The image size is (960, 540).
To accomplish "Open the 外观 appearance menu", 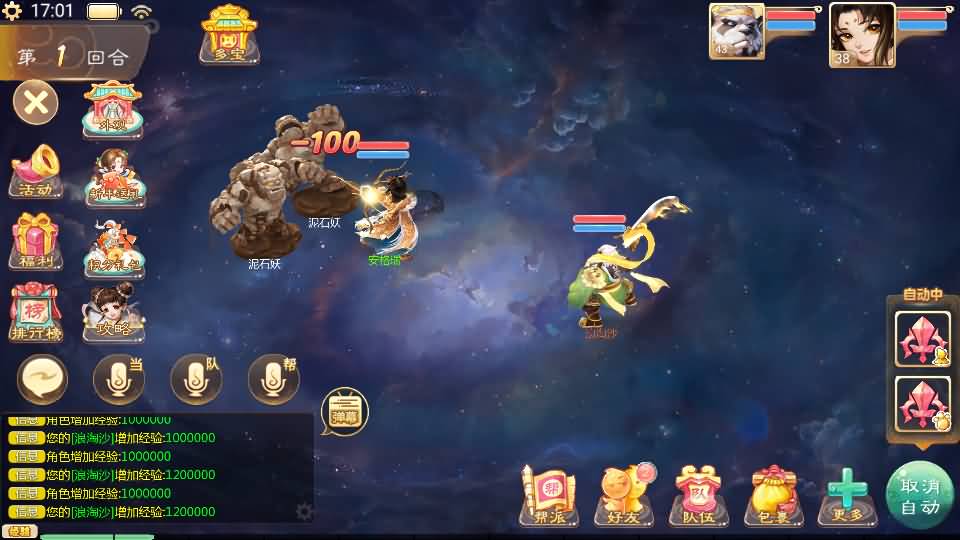I will click(114, 108).
